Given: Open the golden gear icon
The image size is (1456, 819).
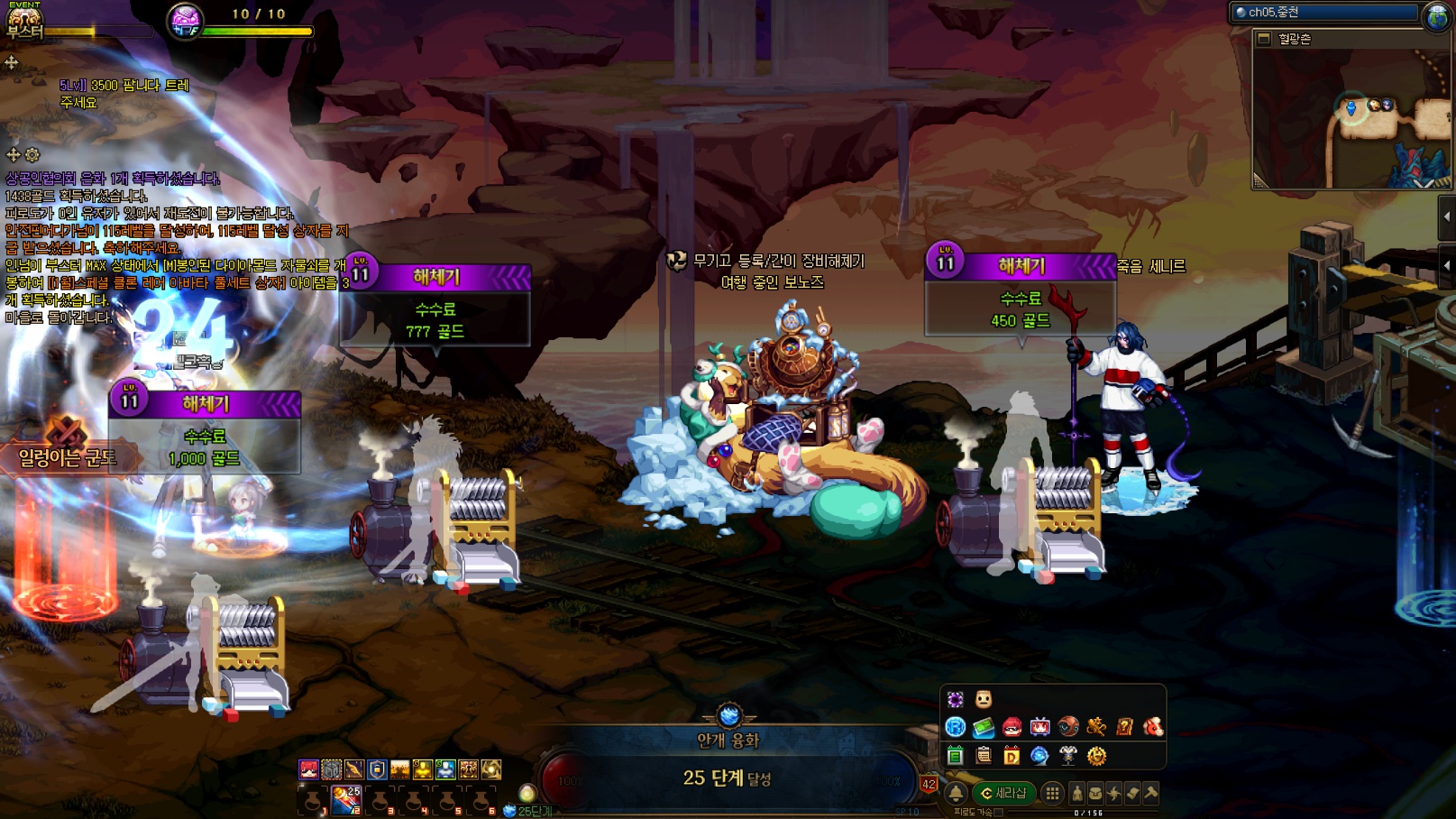Looking at the screenshot, I should click(1096, 756).
